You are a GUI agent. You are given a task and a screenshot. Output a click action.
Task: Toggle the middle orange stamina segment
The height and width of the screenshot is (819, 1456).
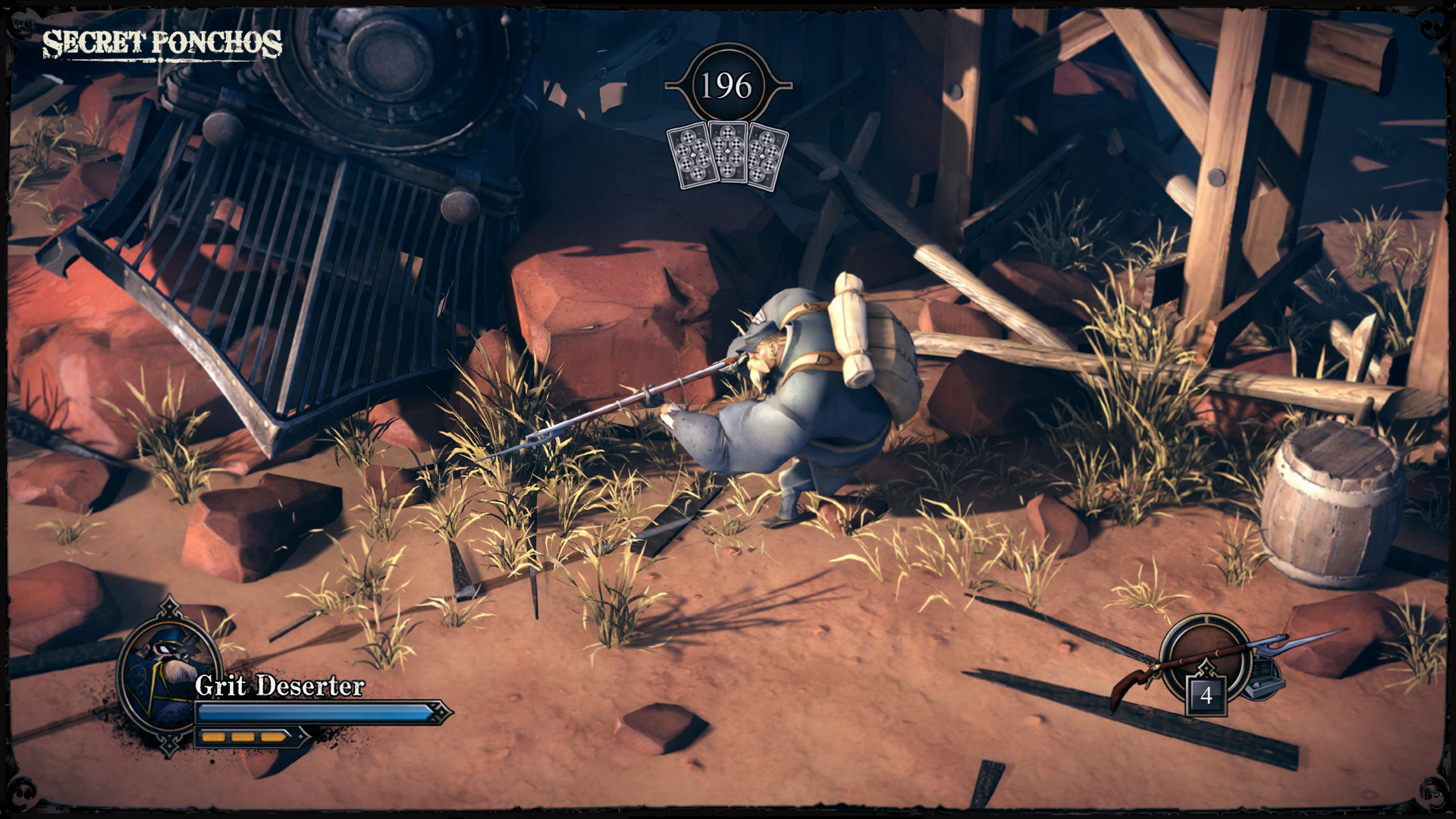243,736
